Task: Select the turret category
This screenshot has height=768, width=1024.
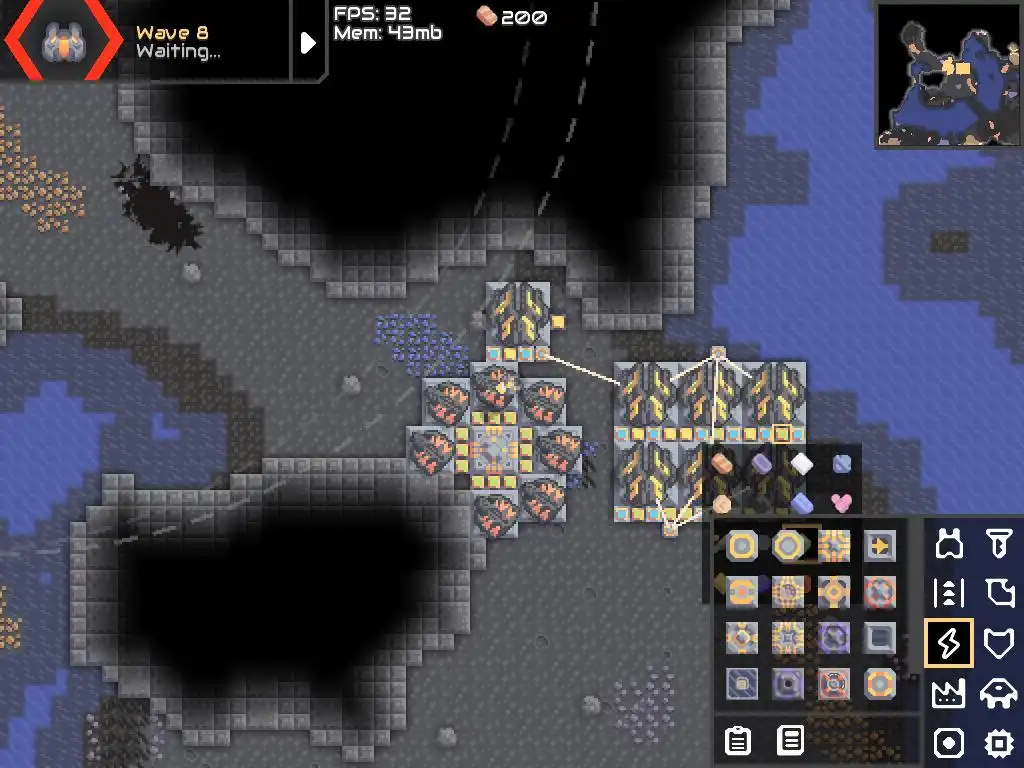Action: 948,545
